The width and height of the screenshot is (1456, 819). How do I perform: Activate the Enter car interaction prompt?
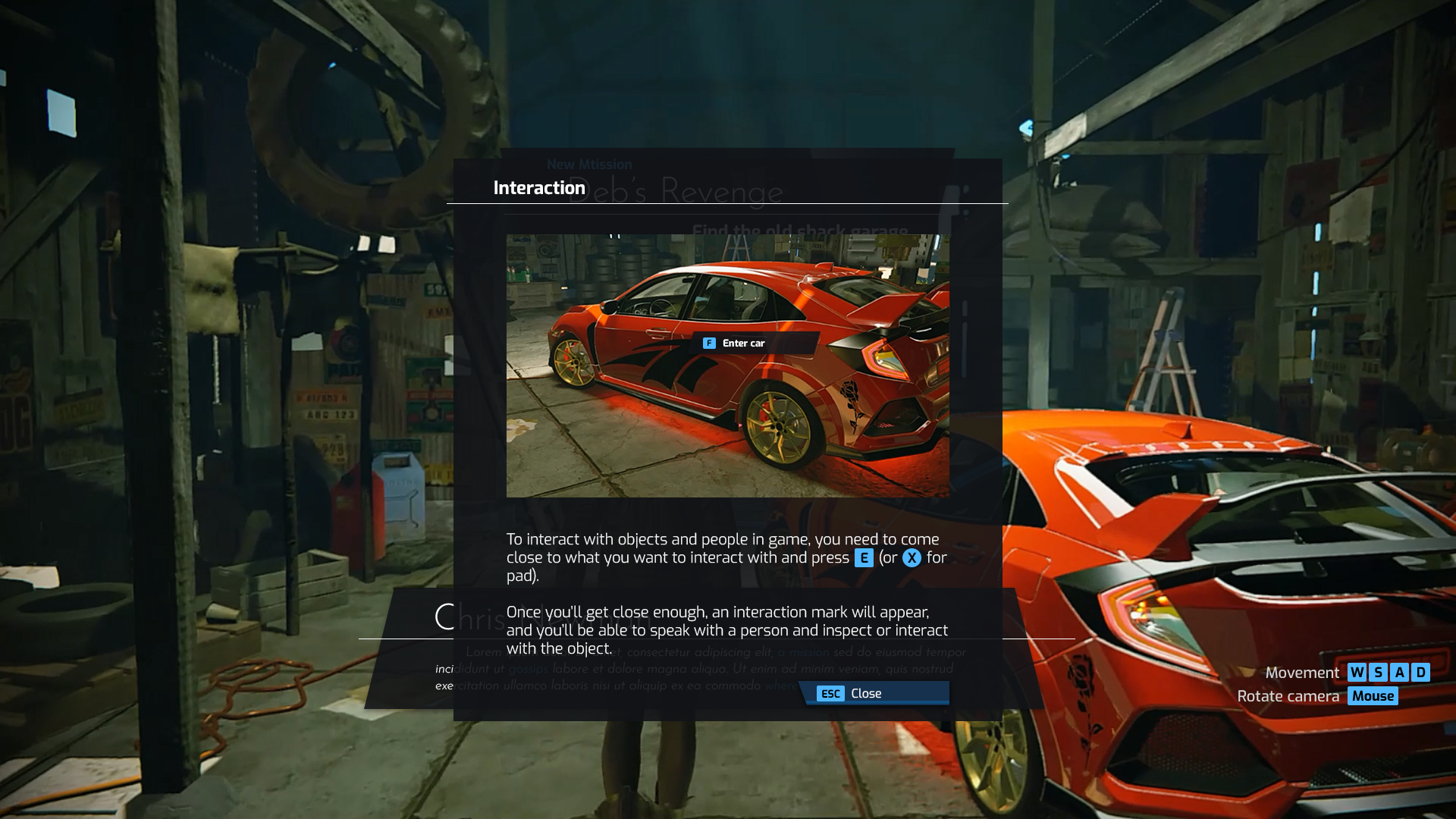(x=743, y=343)
